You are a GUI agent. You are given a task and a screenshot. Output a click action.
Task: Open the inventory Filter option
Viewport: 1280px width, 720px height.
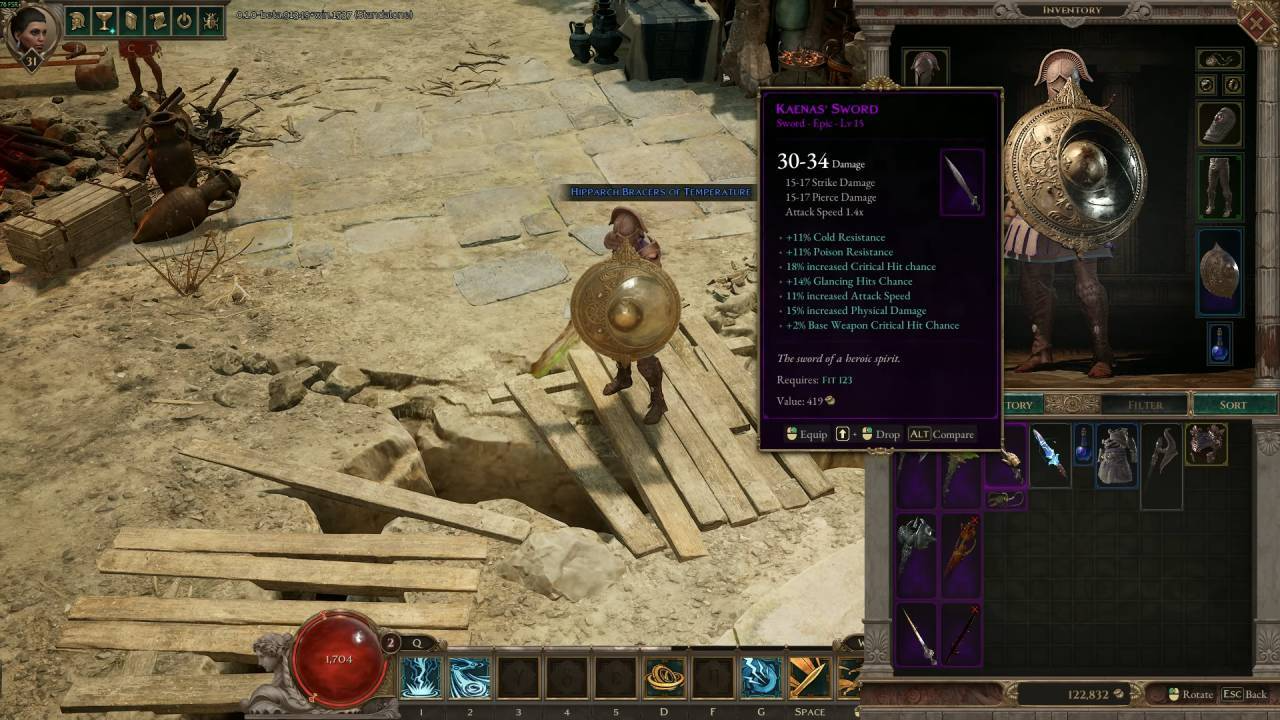[1145, 405]
